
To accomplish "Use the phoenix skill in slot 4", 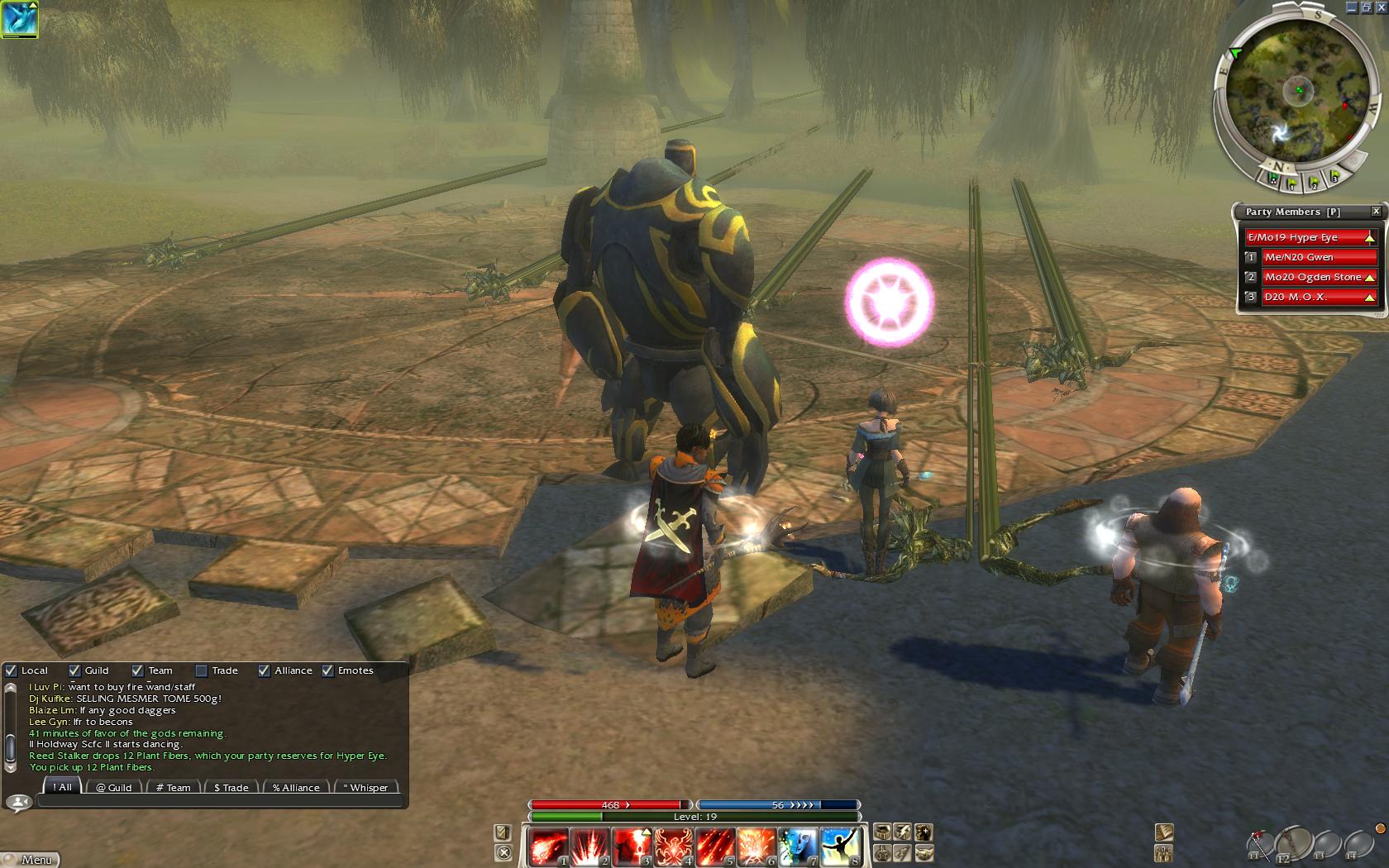I will [x=673, y=847].
